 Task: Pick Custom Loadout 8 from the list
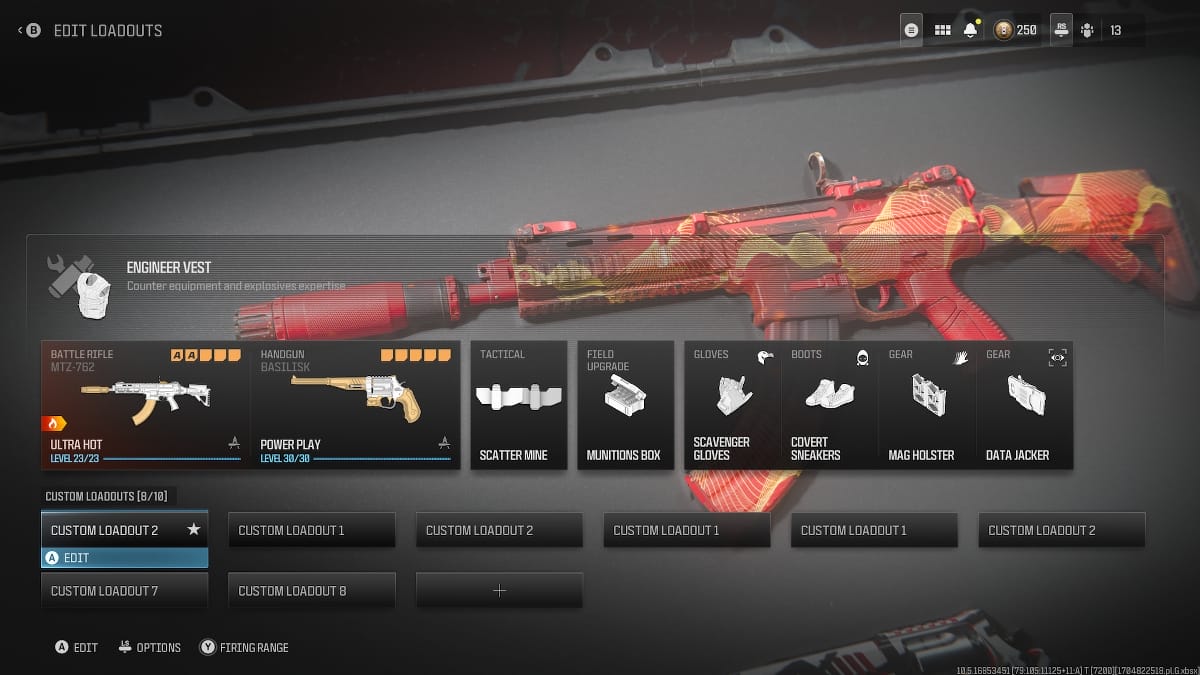311,591
